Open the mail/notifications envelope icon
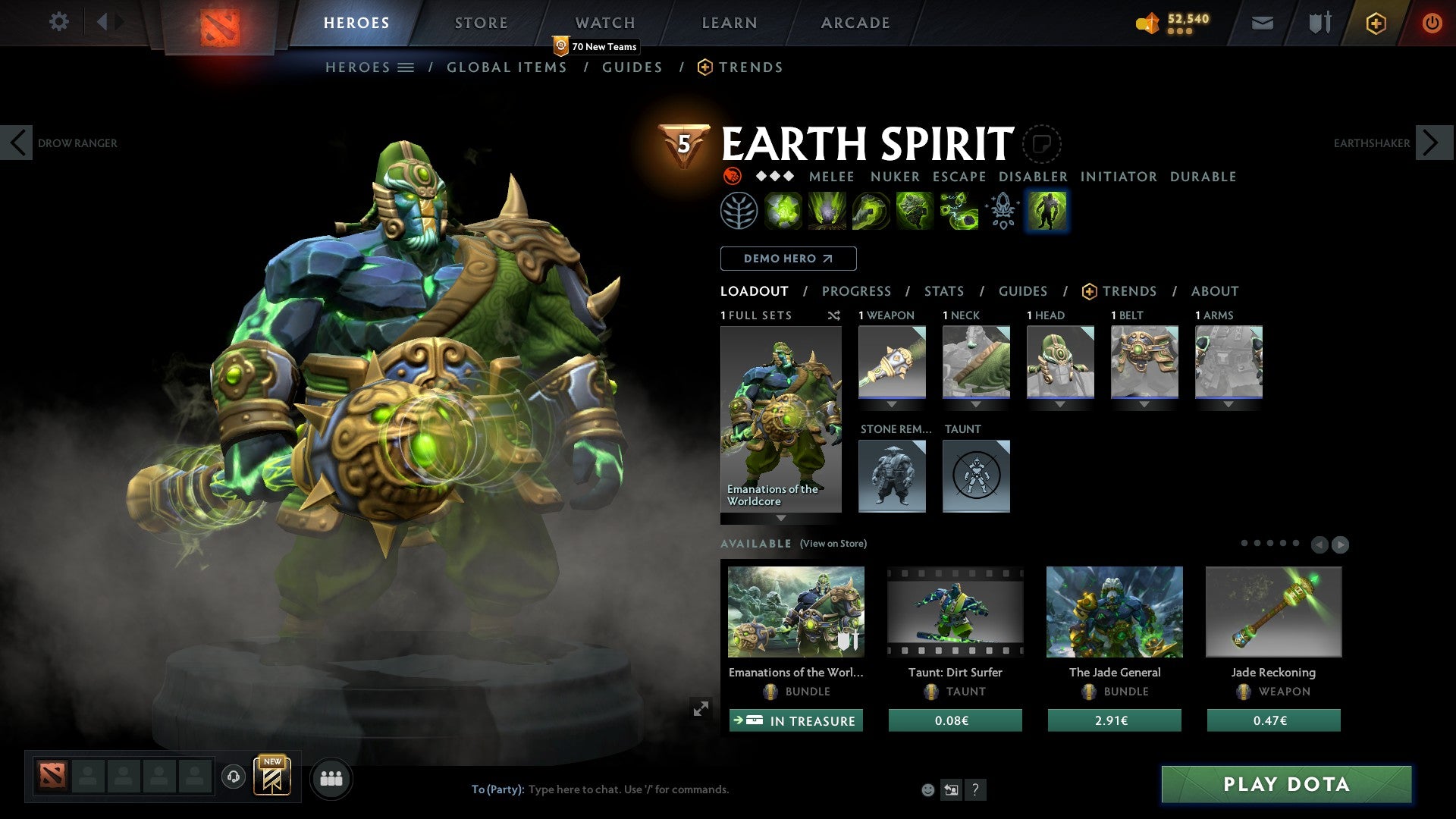The image size is (1456, 819). 1263,23
